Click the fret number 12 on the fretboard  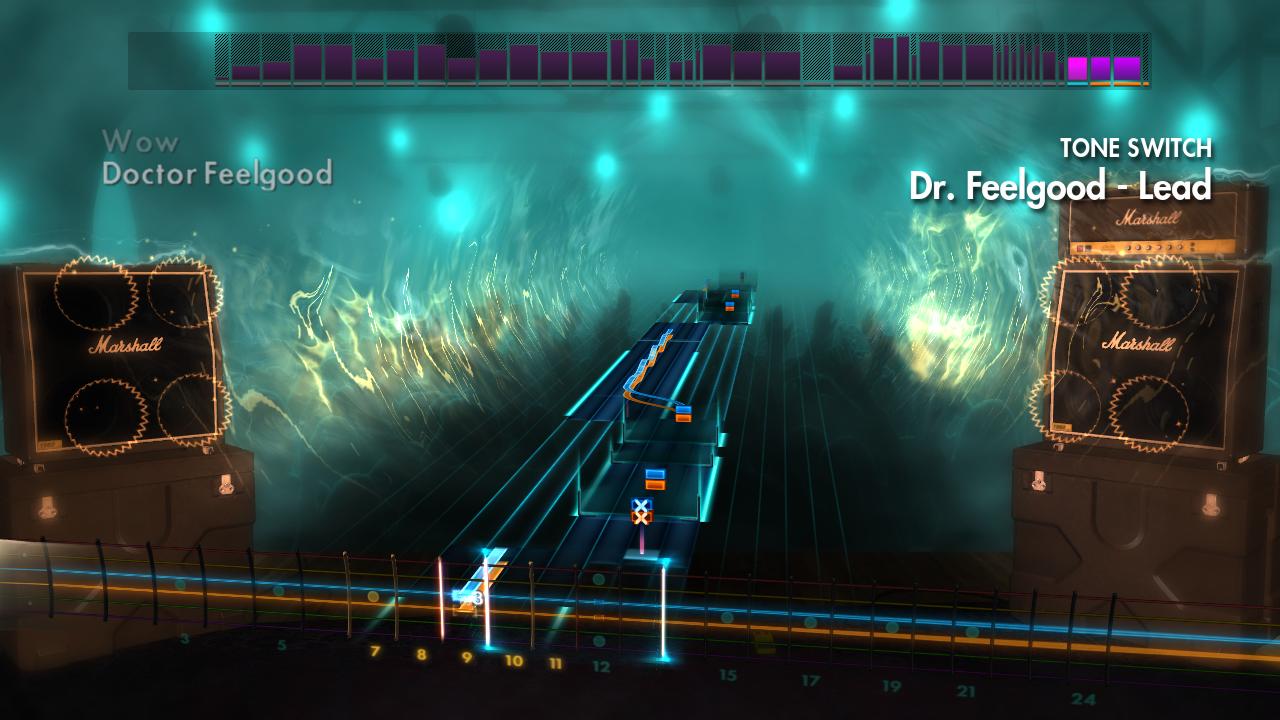click(599, 665)
